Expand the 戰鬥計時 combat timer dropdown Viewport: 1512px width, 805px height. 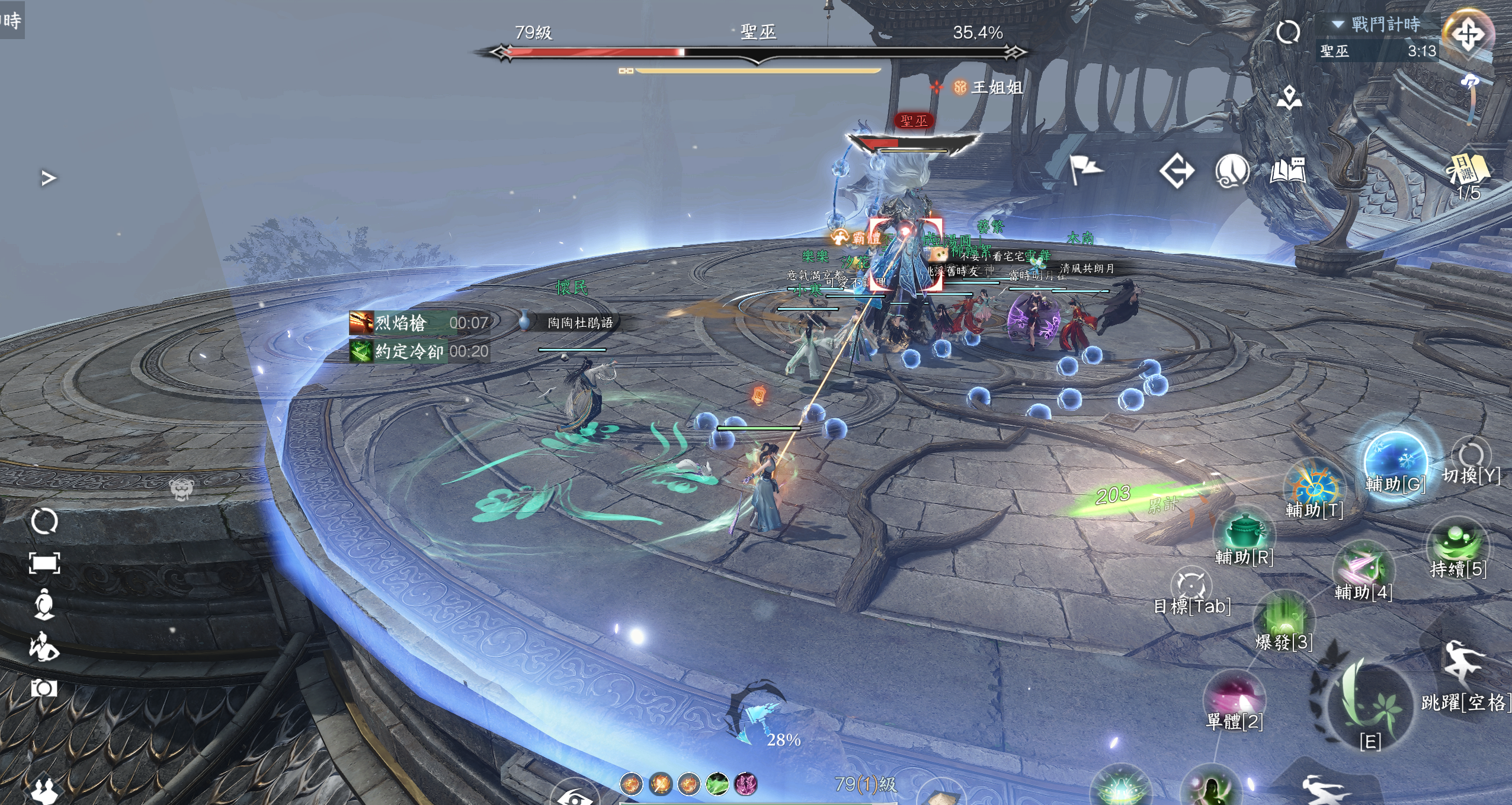1338,24
